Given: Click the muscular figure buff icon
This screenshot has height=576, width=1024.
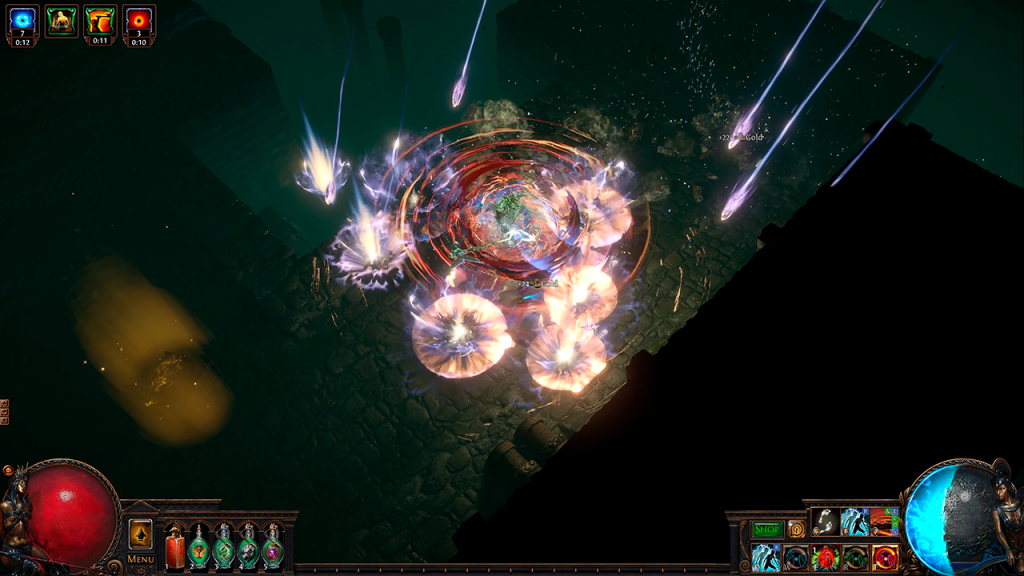Looking at the screenshot, I should pyautogui.click(x=61, y=20).
